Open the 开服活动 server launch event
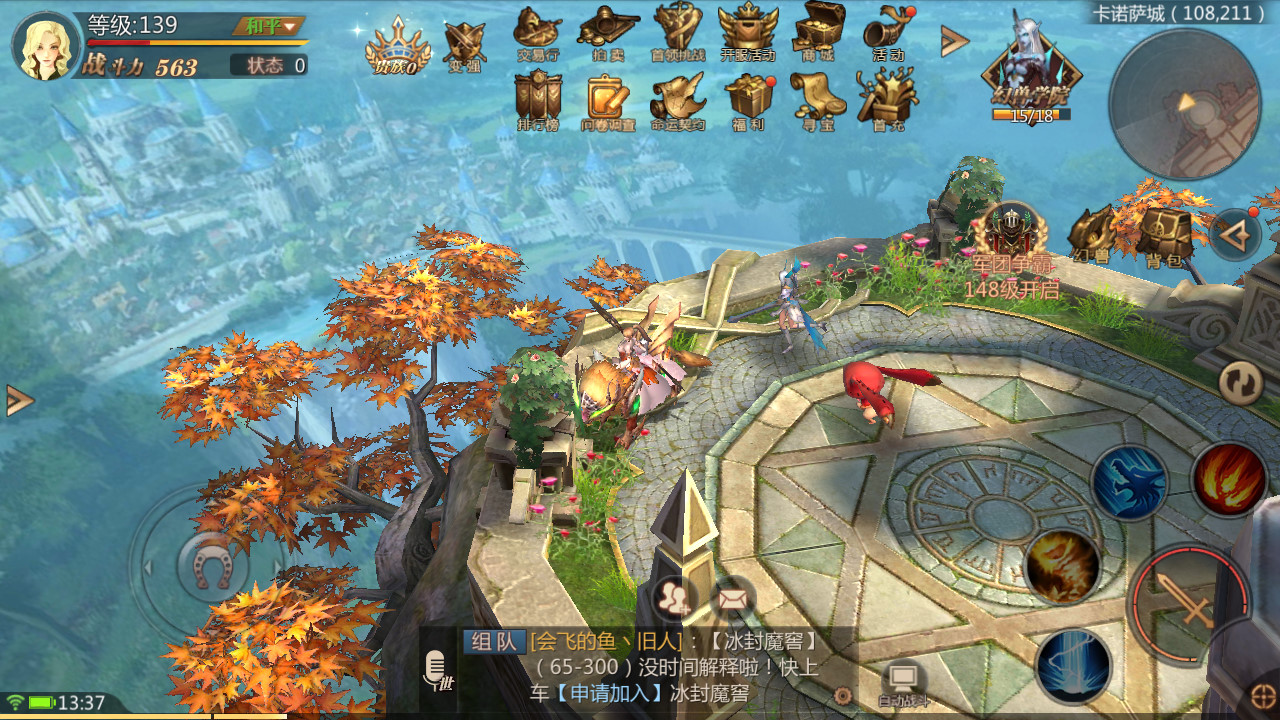This screenshot has width=1280, height=720. point(748,32)
